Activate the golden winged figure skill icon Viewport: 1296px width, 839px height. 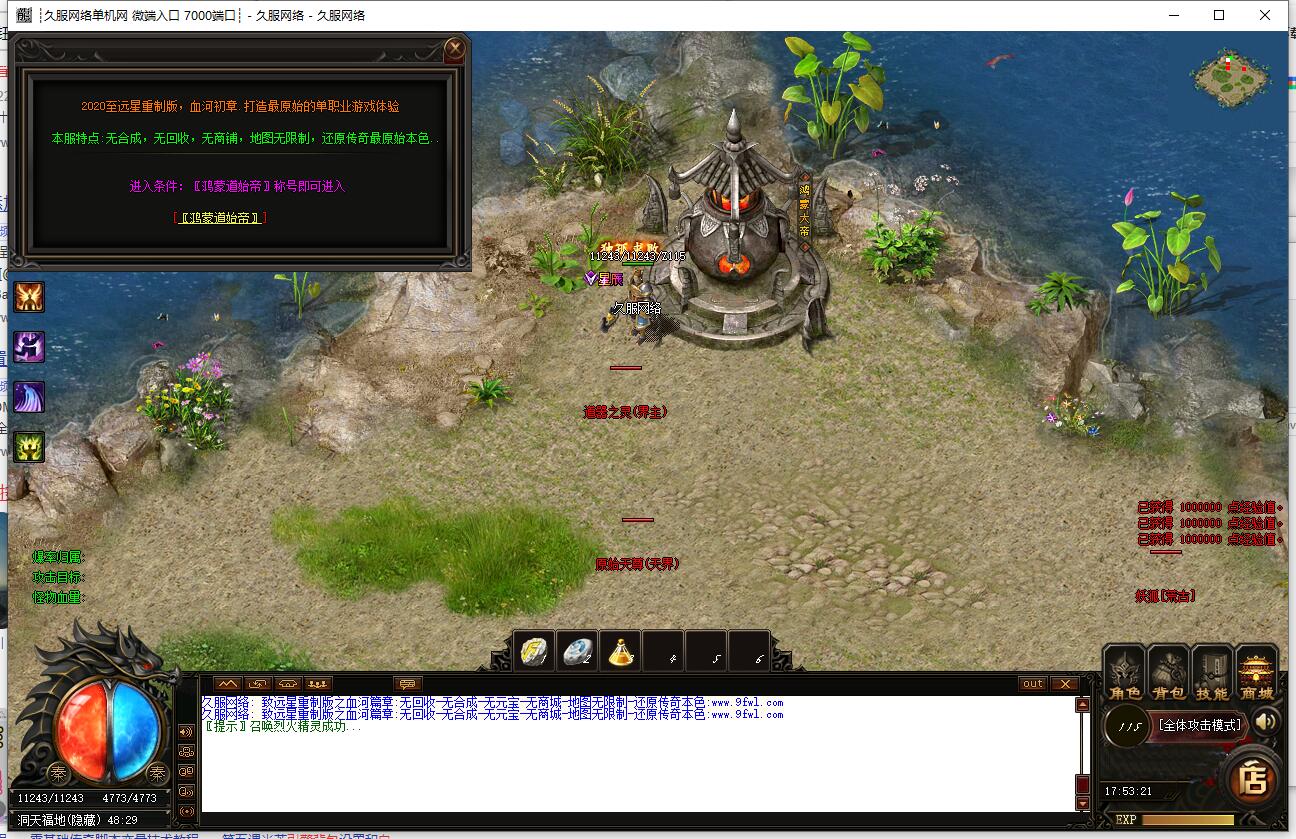click(x=29, y=297)
